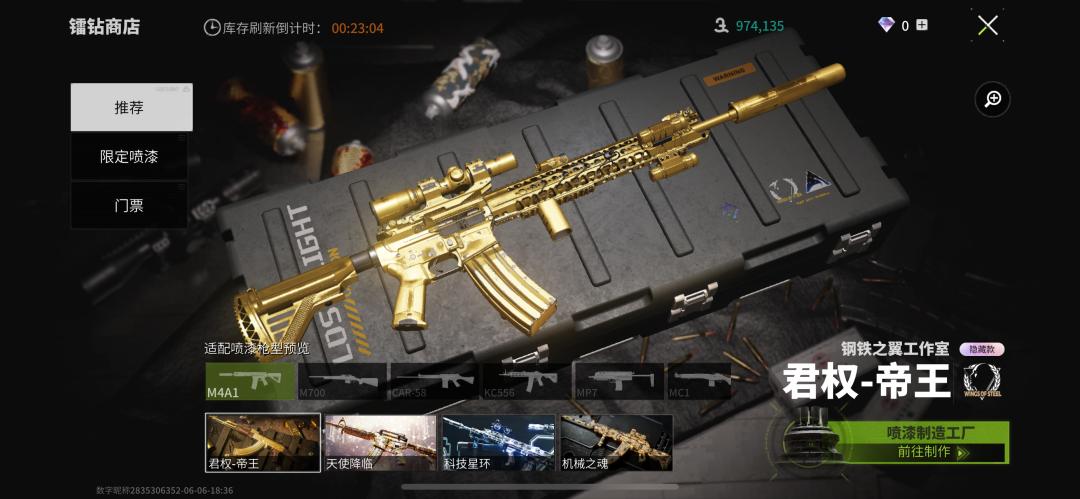The width and height of the screenshot is (1080, 499).
Task: Zoom in with the magnifier icon
Action: point(993,99)
